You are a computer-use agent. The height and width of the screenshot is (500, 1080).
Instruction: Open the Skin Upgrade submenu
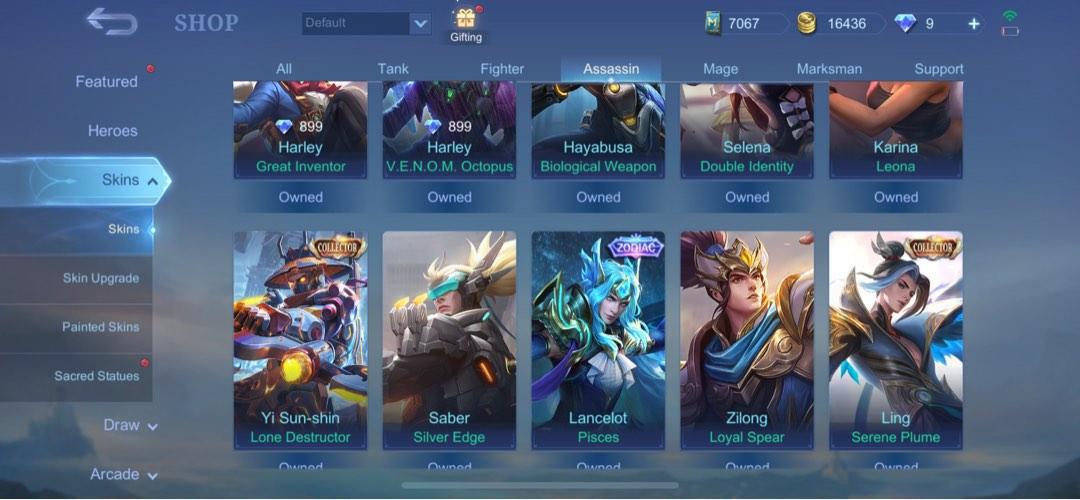100,278
